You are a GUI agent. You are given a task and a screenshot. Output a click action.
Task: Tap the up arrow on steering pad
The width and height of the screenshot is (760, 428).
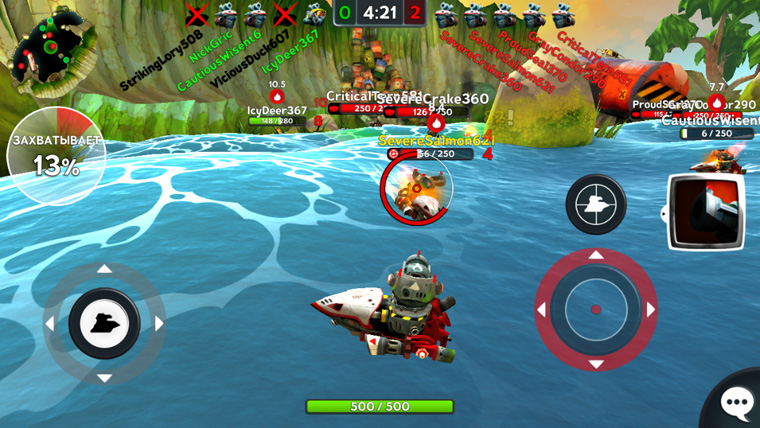pos(104,270)
